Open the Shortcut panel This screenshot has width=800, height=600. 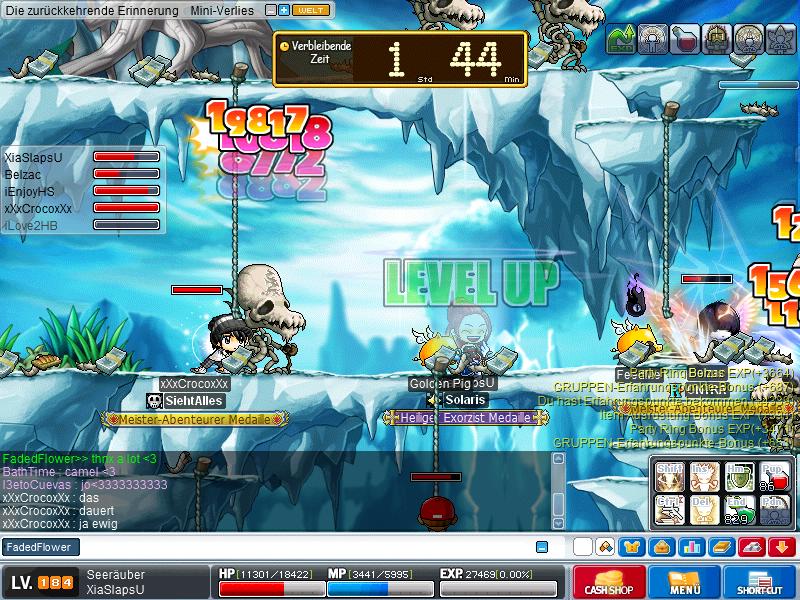[760, 583]
